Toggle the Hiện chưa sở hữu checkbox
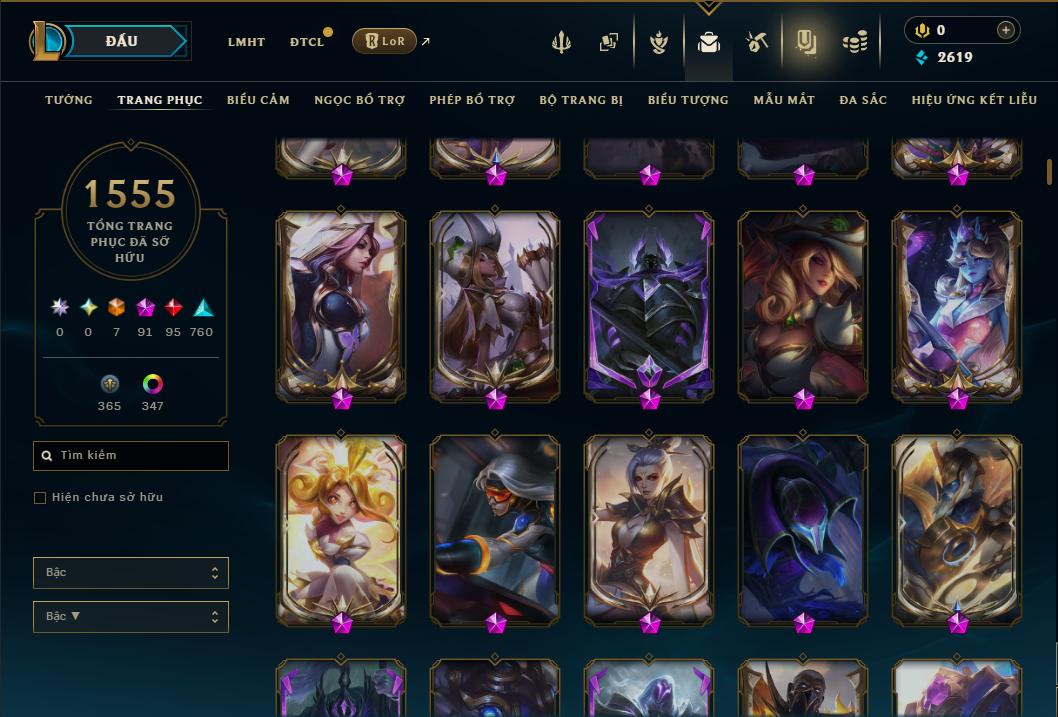This screenshot has width=1058, height=717. pos(40,498)
